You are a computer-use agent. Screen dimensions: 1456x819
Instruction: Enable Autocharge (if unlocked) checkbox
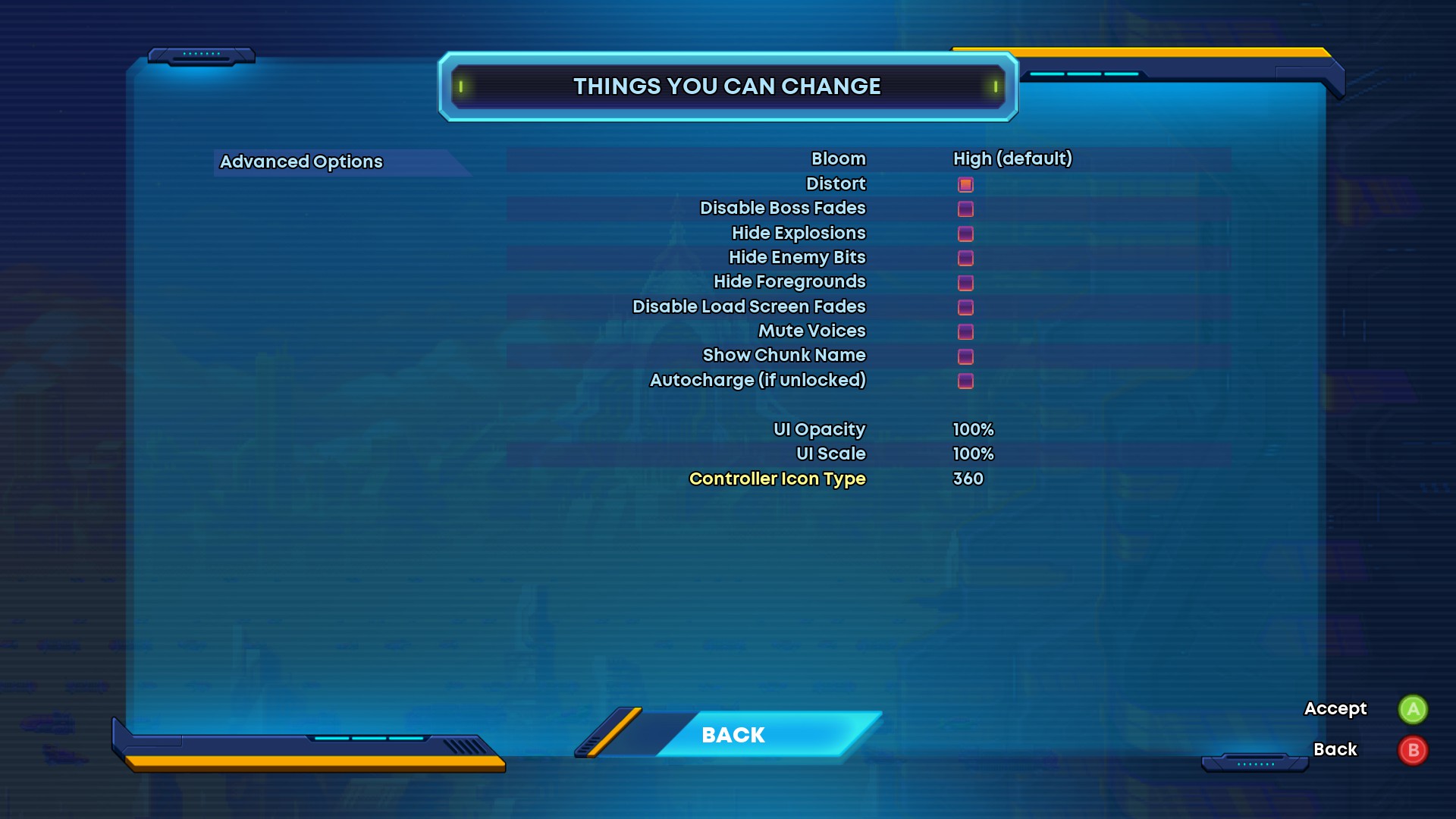(x=965, y=381)
